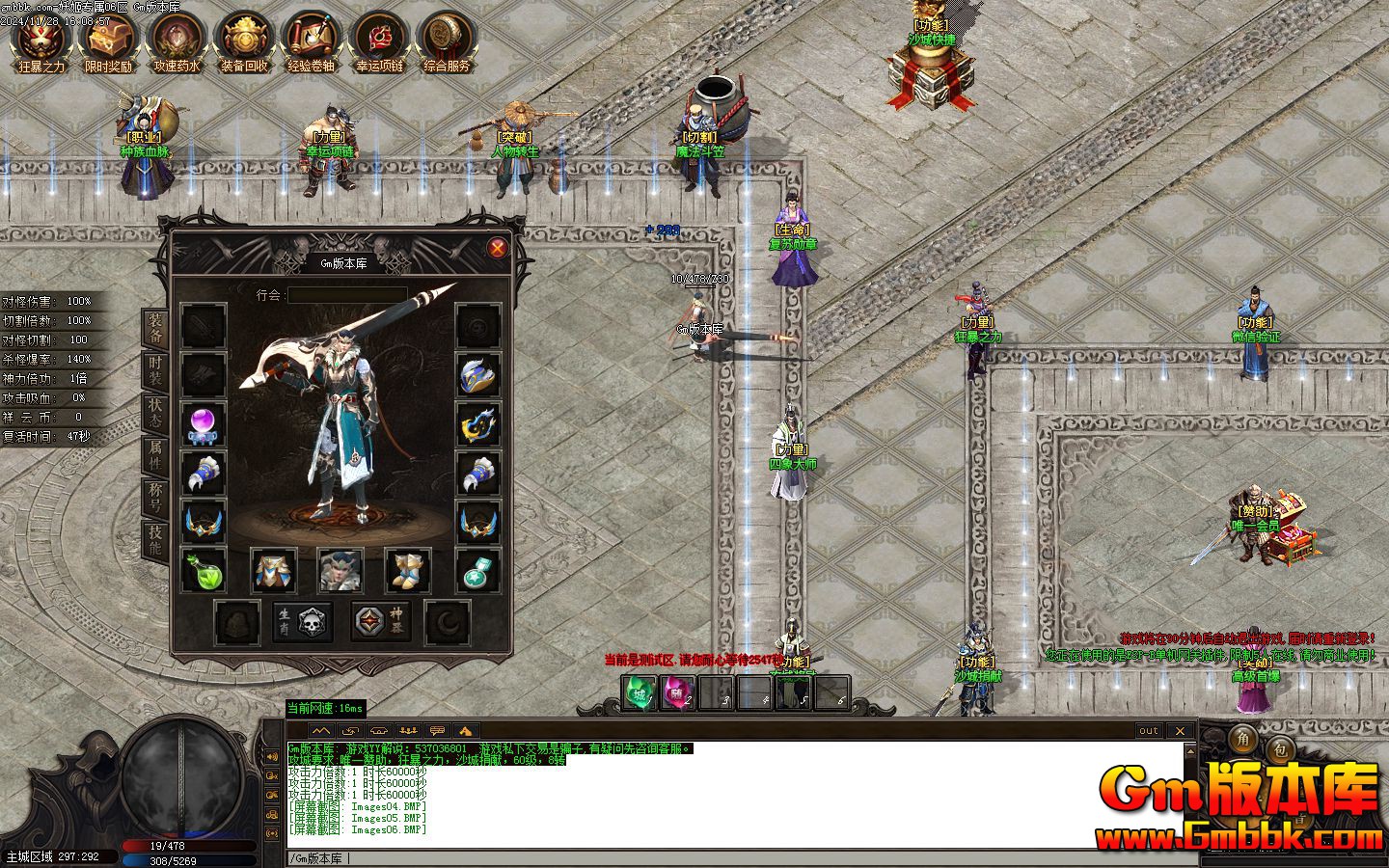This screenshot has width=1389, height=868.
Task: Open the 神器 artifact button
Action: tap(378, 622)
